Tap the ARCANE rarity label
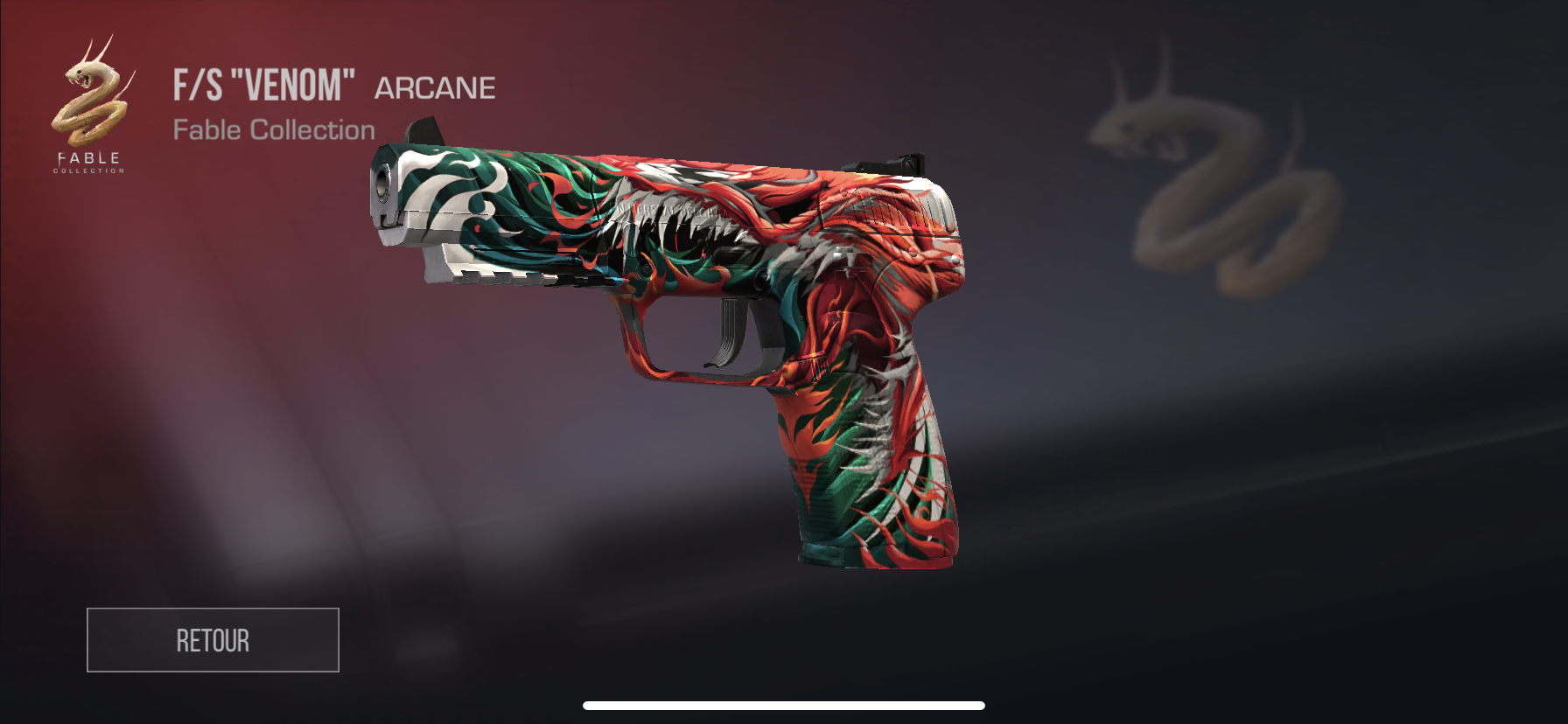 (434, 87)
